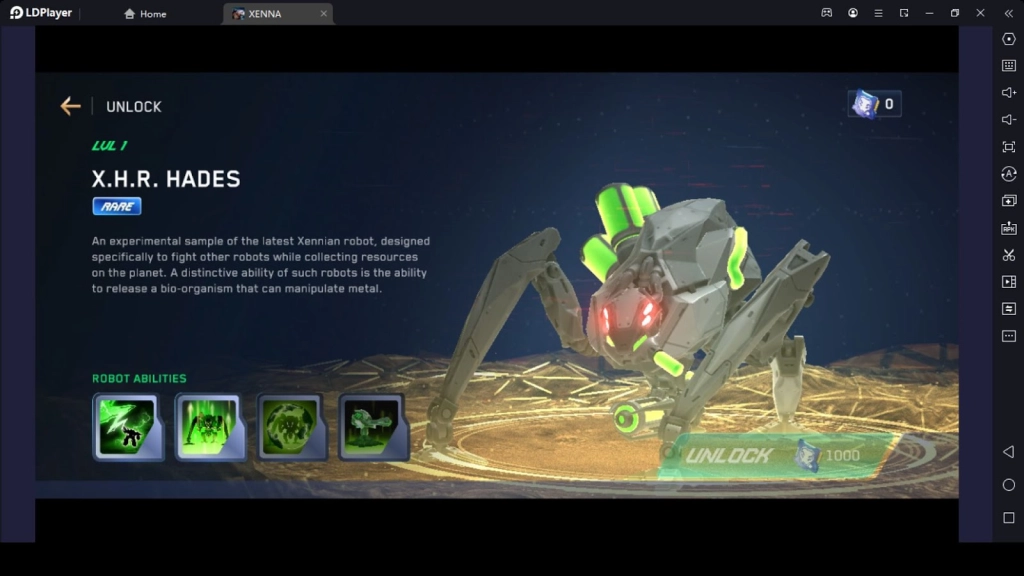Select the green turret cannon ability
Viewport: 1024px width, 576px height.
coord(373,427)
